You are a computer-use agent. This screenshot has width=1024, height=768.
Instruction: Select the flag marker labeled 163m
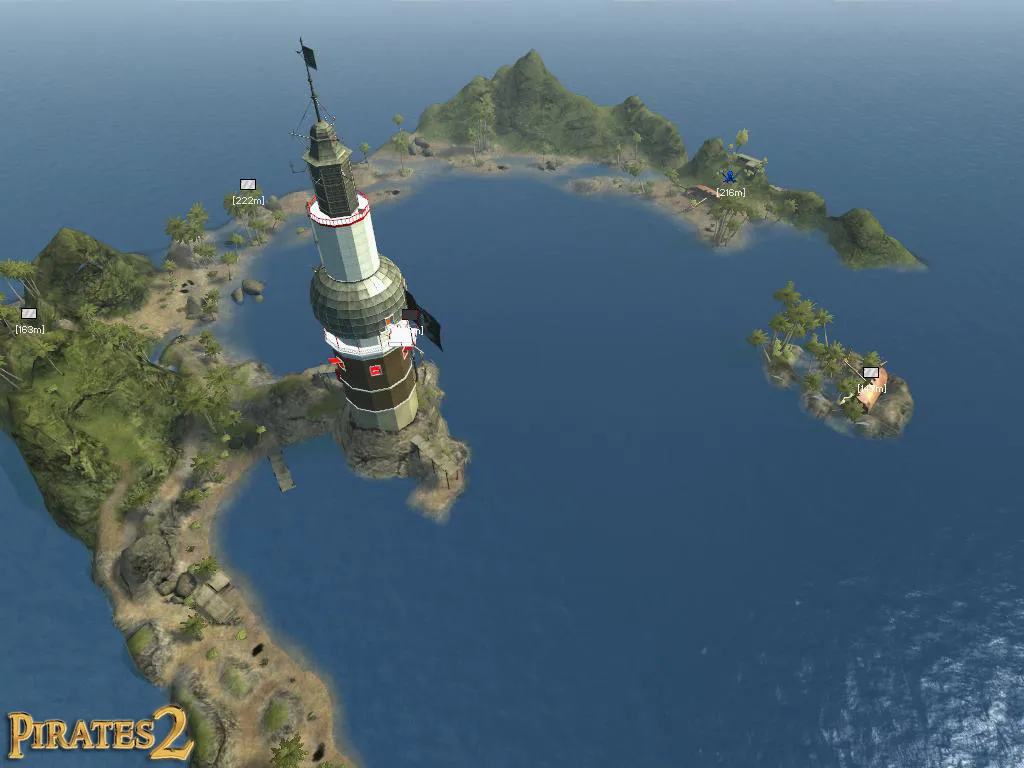click(x=29, y=314)
